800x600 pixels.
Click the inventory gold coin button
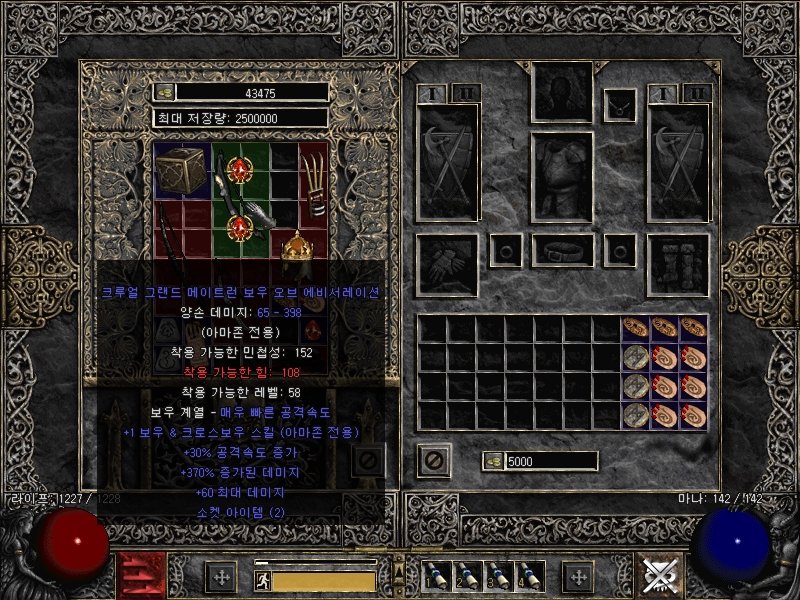(x=493, y=461)
